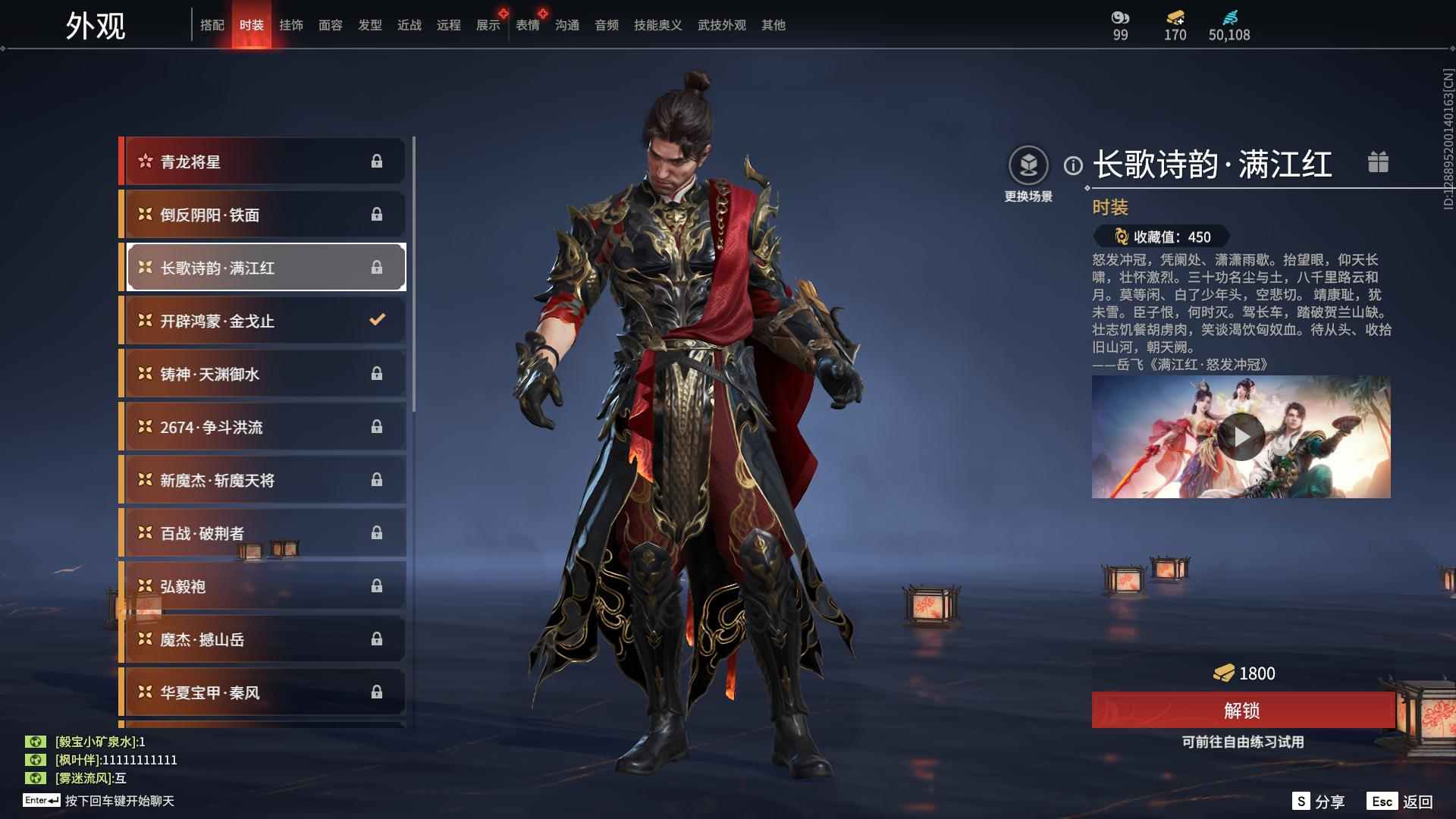Click the 可前往自由练习试用 trial link

pyautogui.click(x=1243, y=743)
